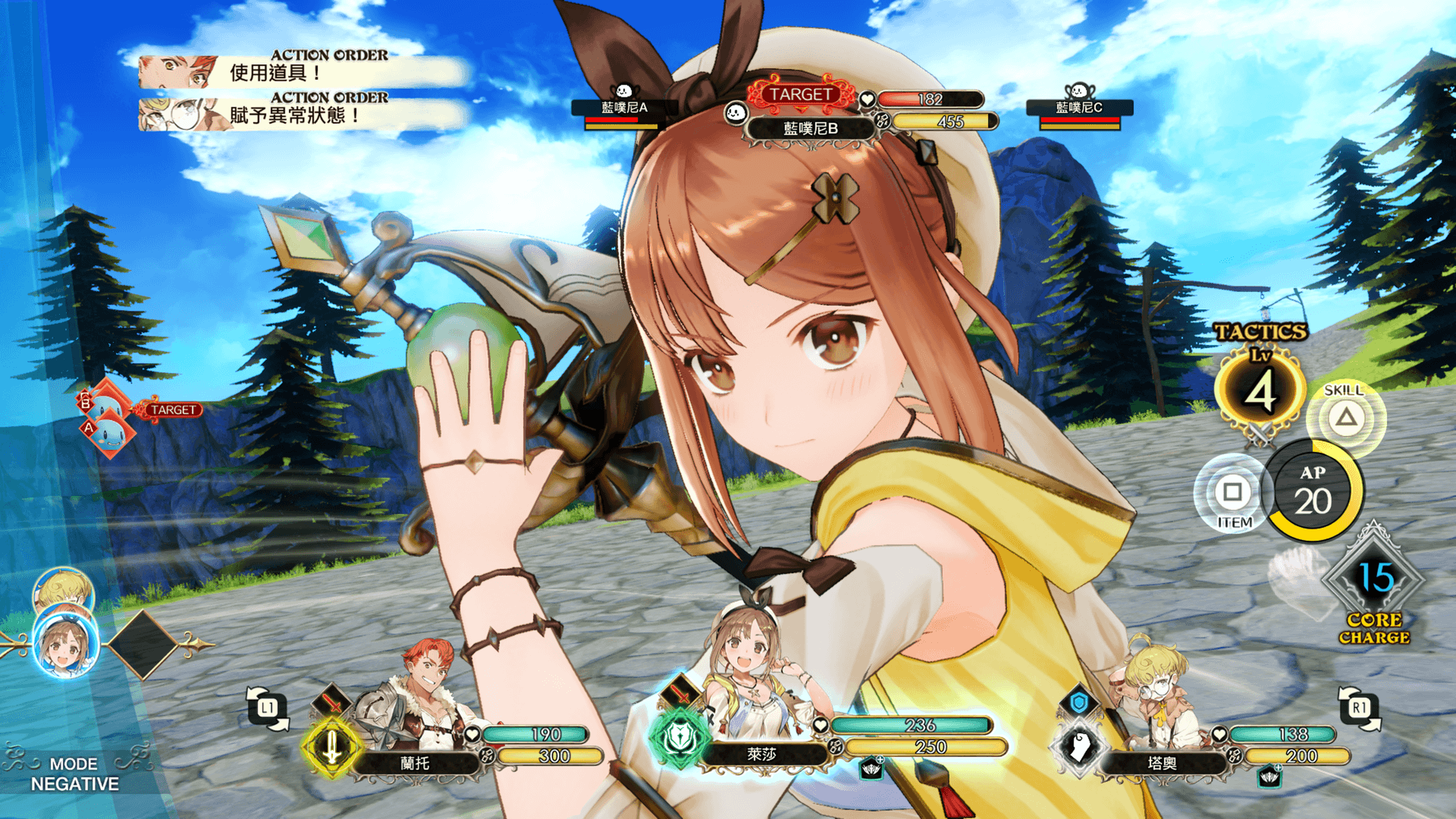1456x819 pixels.
Task: Target enemy 藍噗尼A name plate
Action: pyautogui.click(x=624, y=108)
